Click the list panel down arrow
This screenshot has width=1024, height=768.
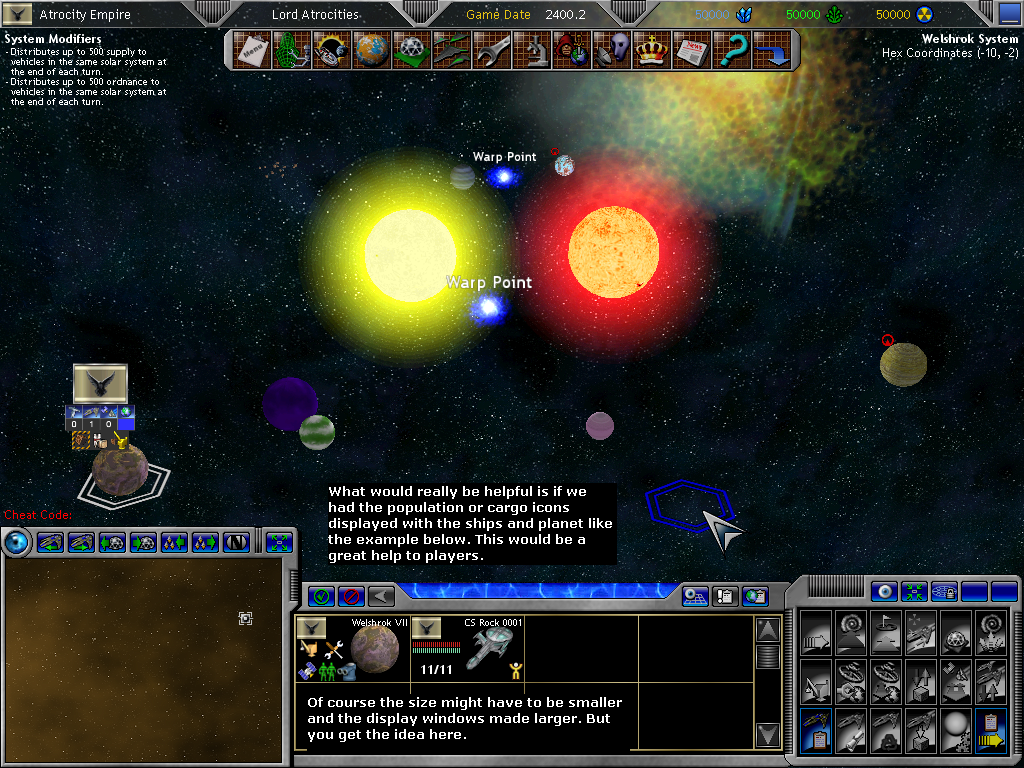click(767, 735)
